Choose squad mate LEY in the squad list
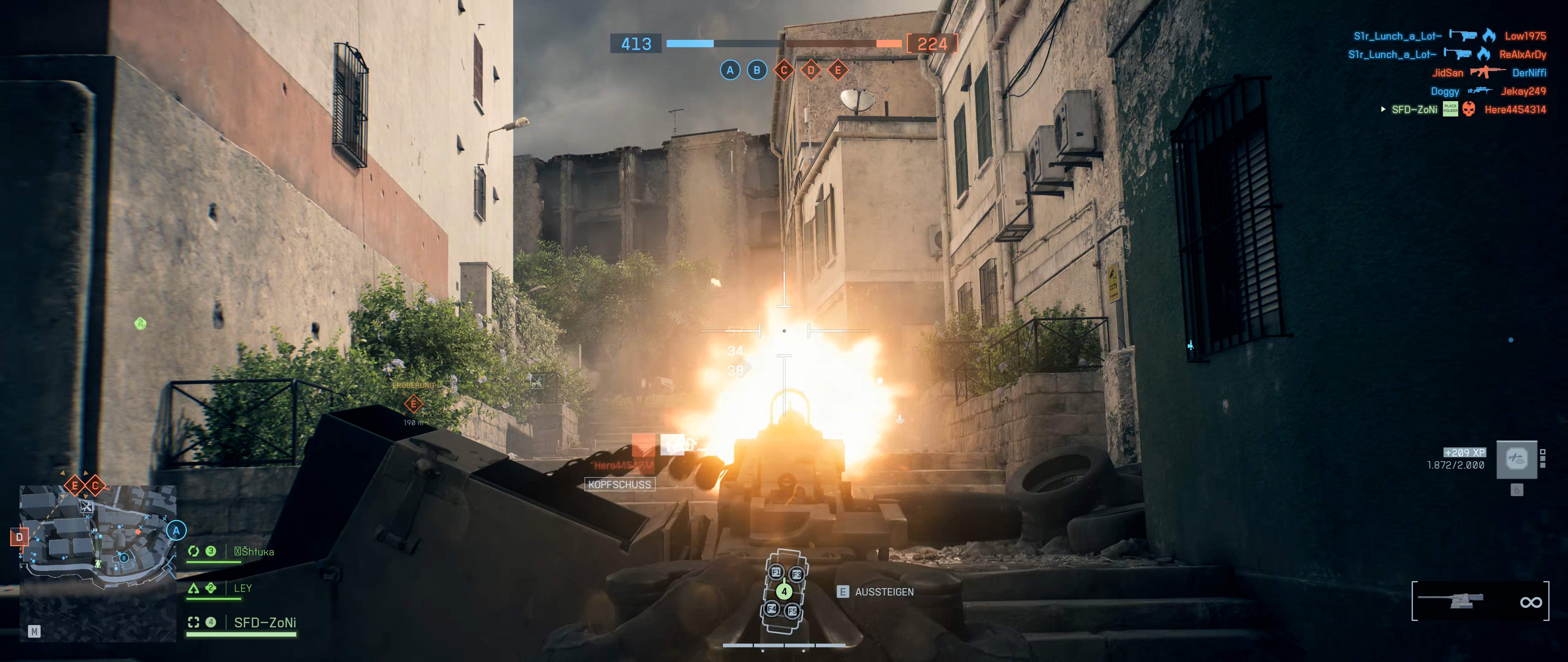1568x662 pixels. [242, 588]
